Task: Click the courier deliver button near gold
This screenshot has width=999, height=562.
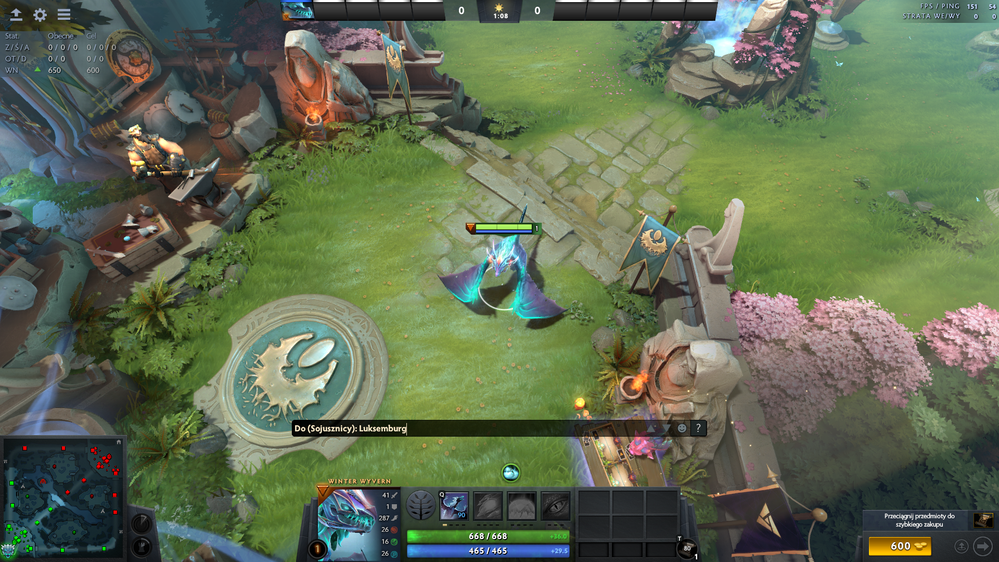Action: 961,546
